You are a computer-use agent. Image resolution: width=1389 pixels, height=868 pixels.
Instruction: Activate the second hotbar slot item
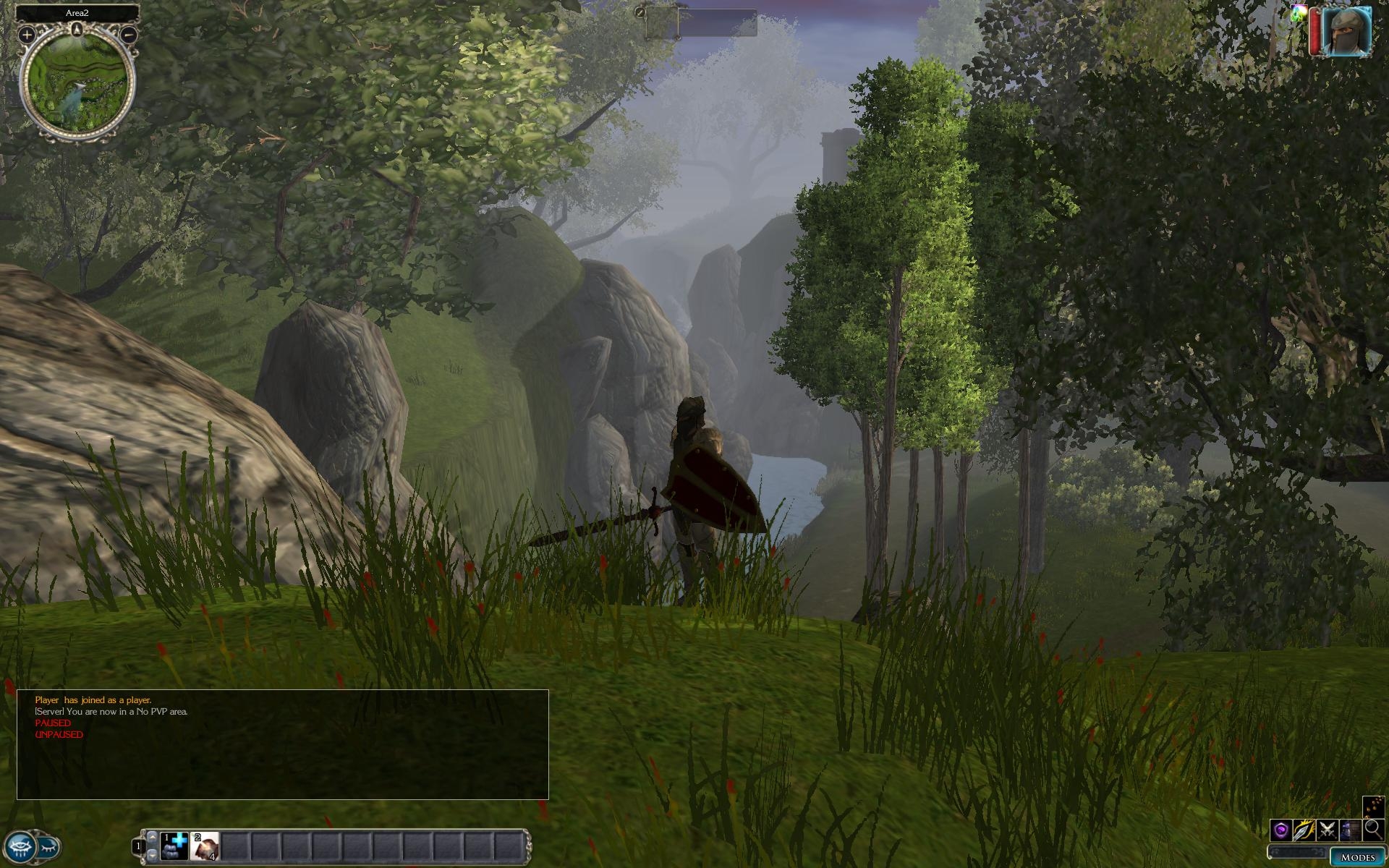pos(205,846)
